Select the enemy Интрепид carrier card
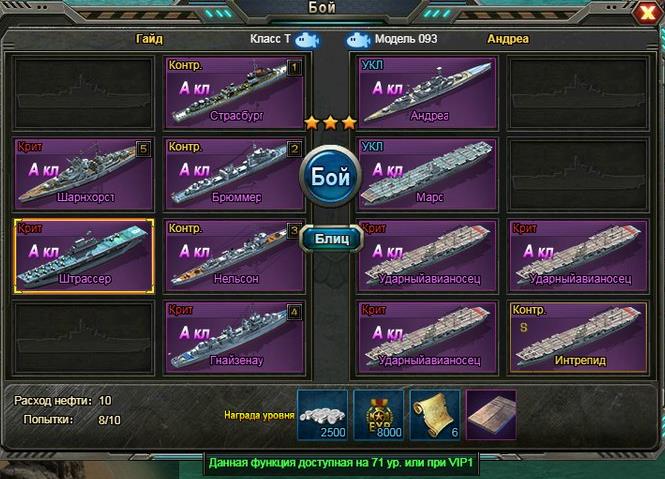The image size is (665, 479). (x=577, y=338)
